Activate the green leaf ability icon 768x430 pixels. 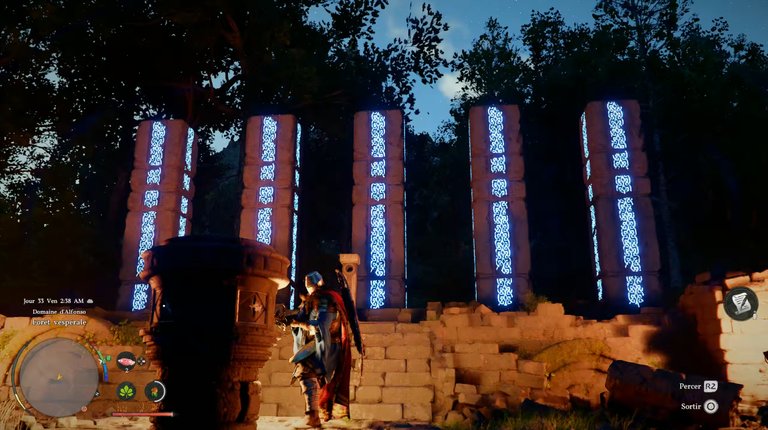pyautogui.click(x=127, y=391)
